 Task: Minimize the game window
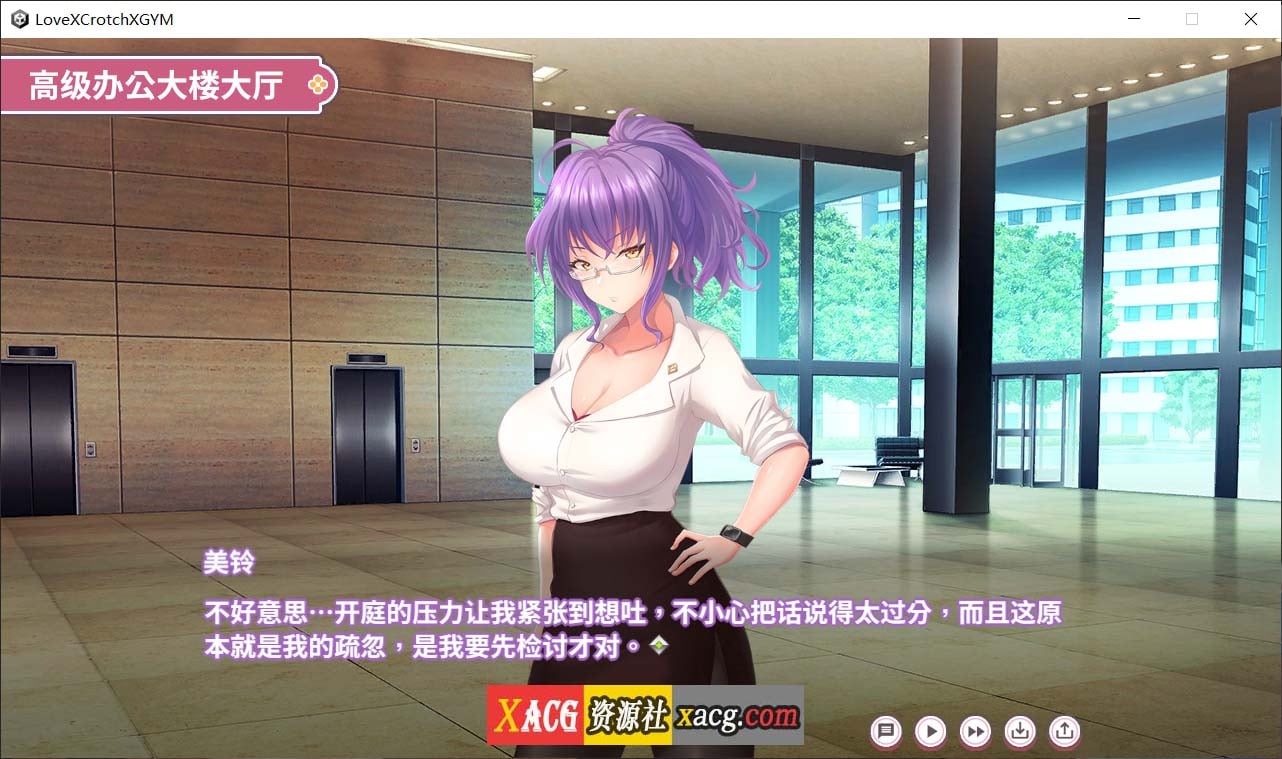point(1134,18)
